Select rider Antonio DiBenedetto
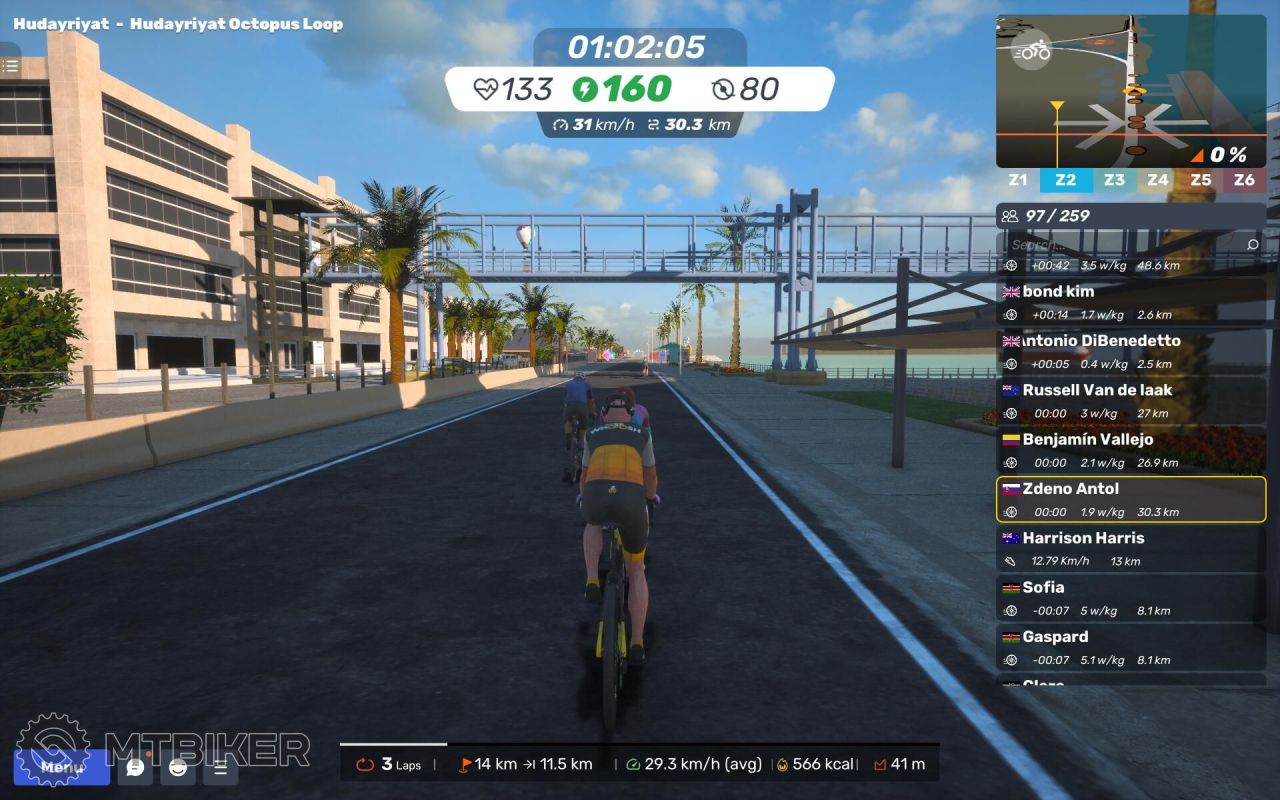 (1130, 351)
